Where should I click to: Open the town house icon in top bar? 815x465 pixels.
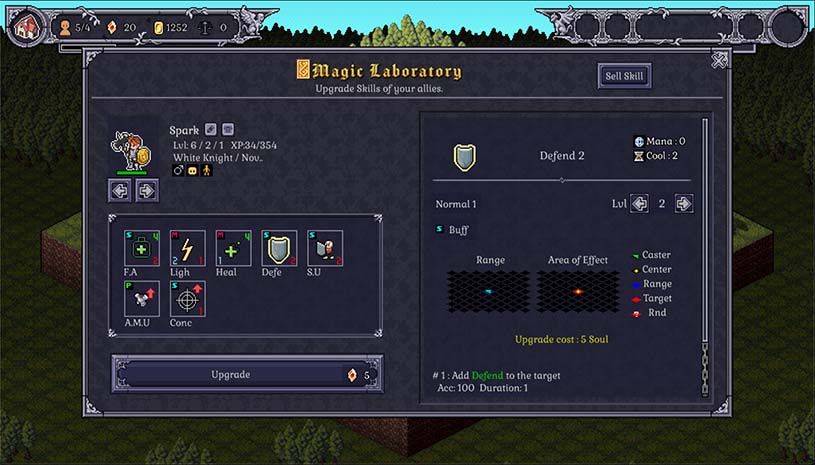27,25
